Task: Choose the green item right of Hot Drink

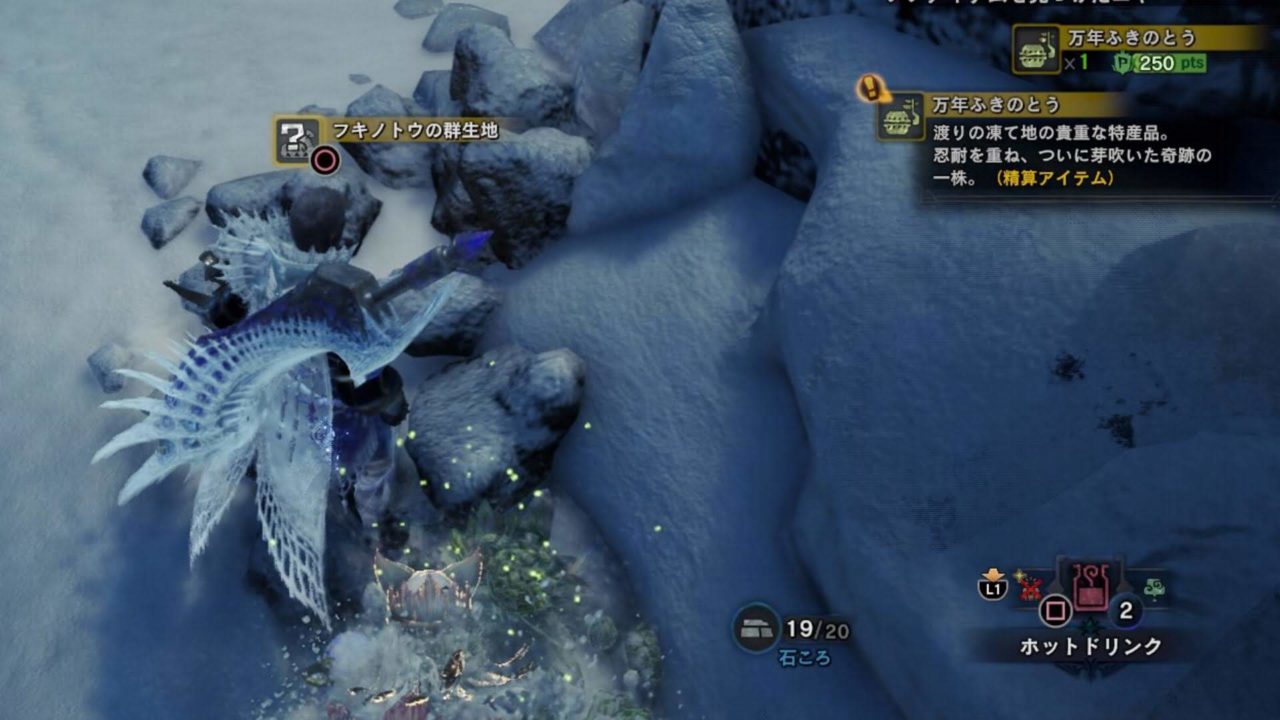Action: [x=1153, y=587]
